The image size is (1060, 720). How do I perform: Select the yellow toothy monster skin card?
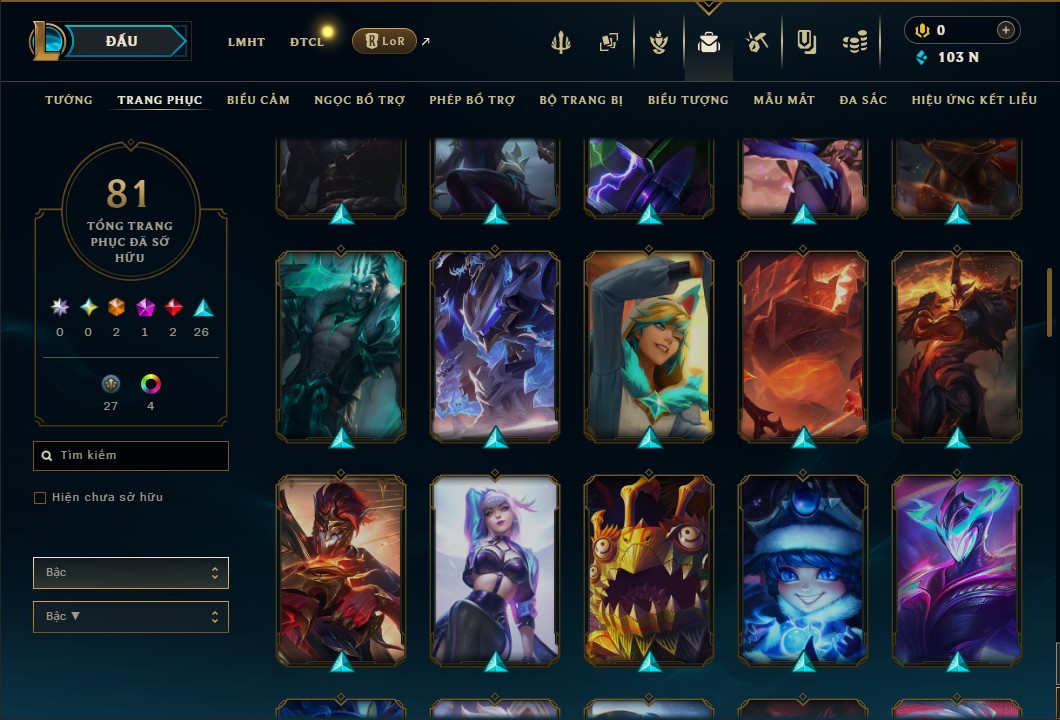tap(649, 567)
